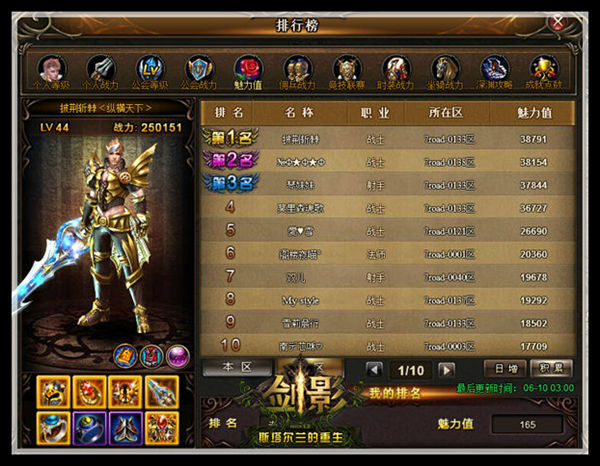Switch to the 个人等级 ranking tab
The image size is (600, 466).
pos(51,70)
